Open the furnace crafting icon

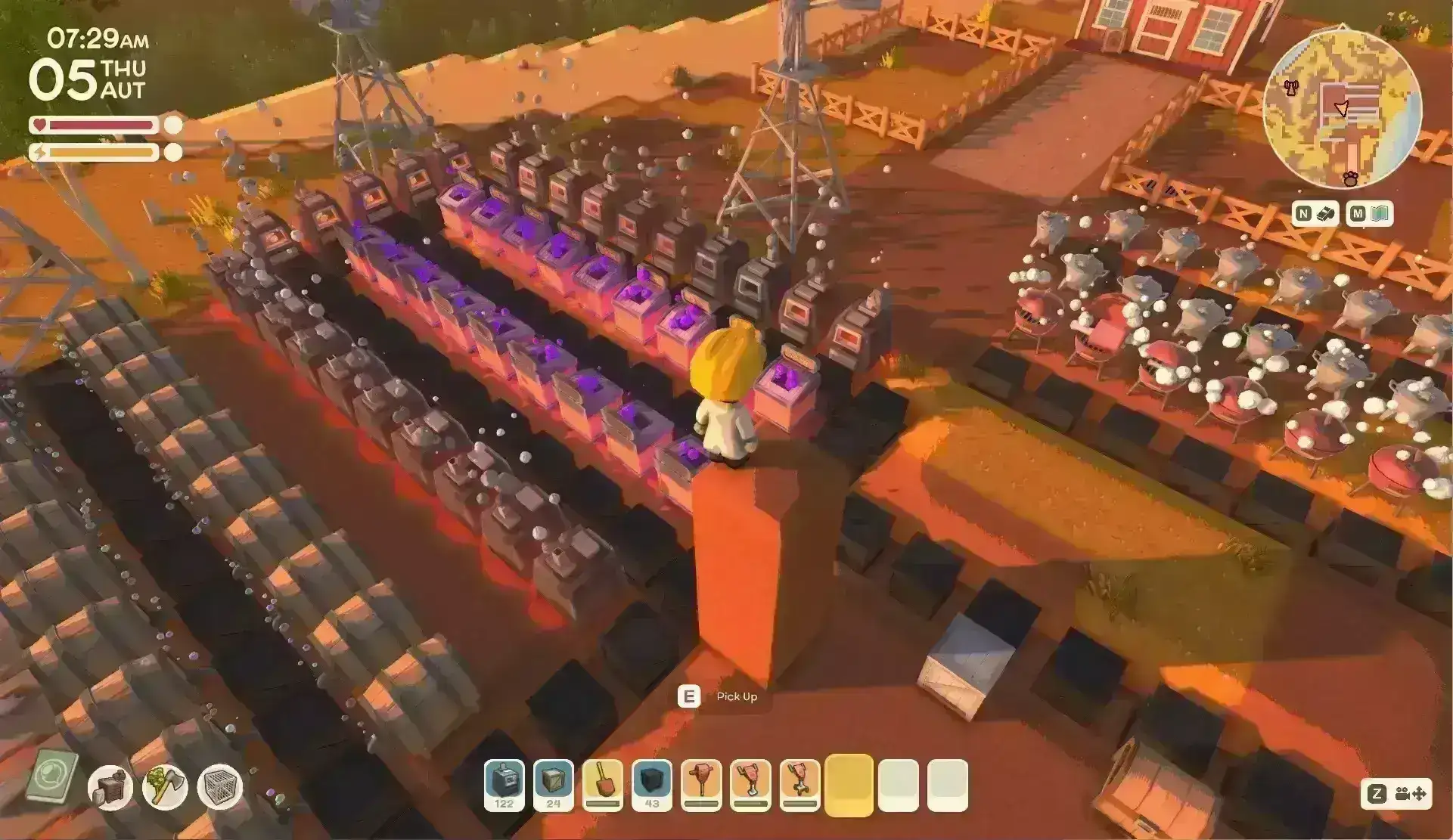110,787
